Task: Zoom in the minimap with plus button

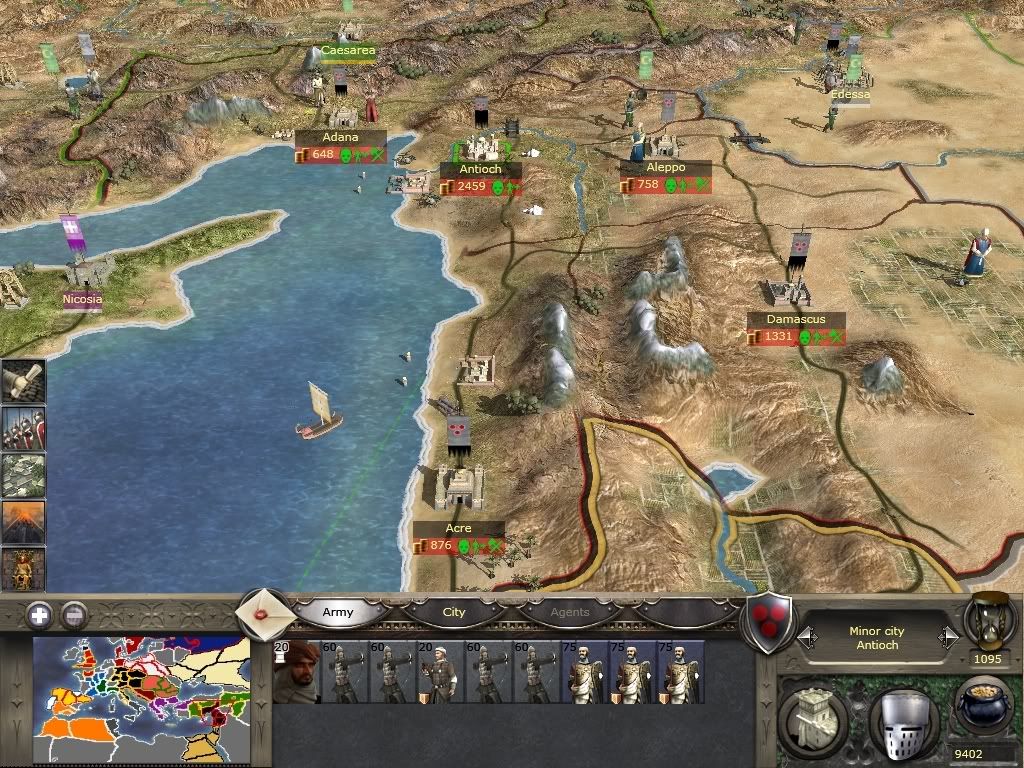Action: pyautogui.click(x=39, y=615)
